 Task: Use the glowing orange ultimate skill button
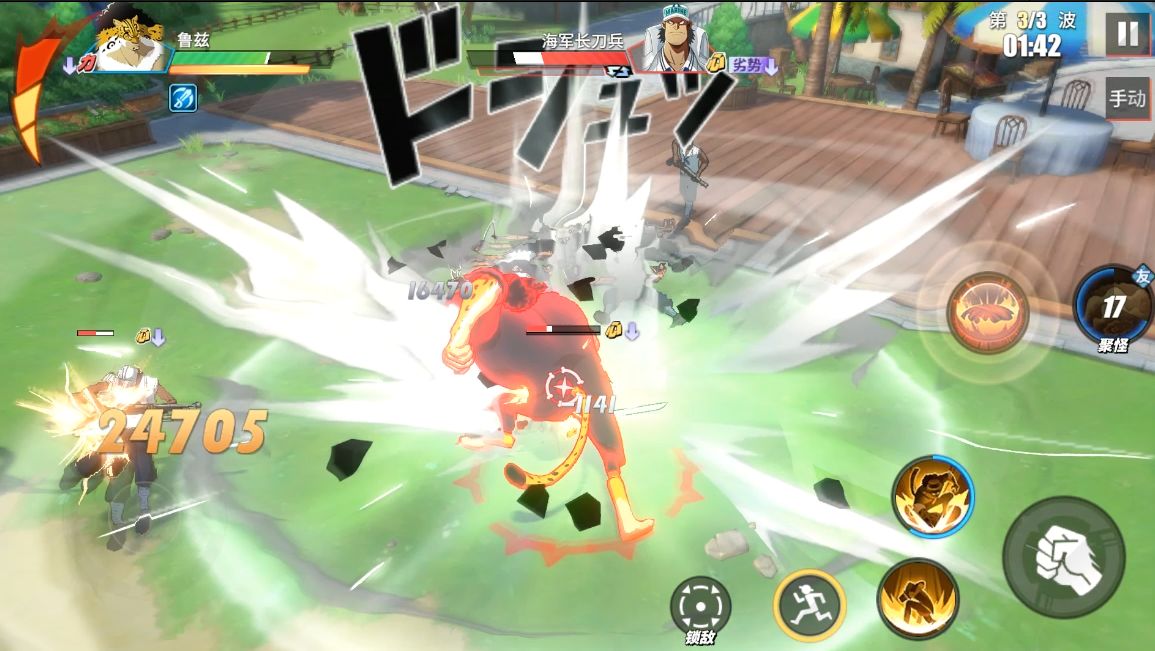click(988, 312)
